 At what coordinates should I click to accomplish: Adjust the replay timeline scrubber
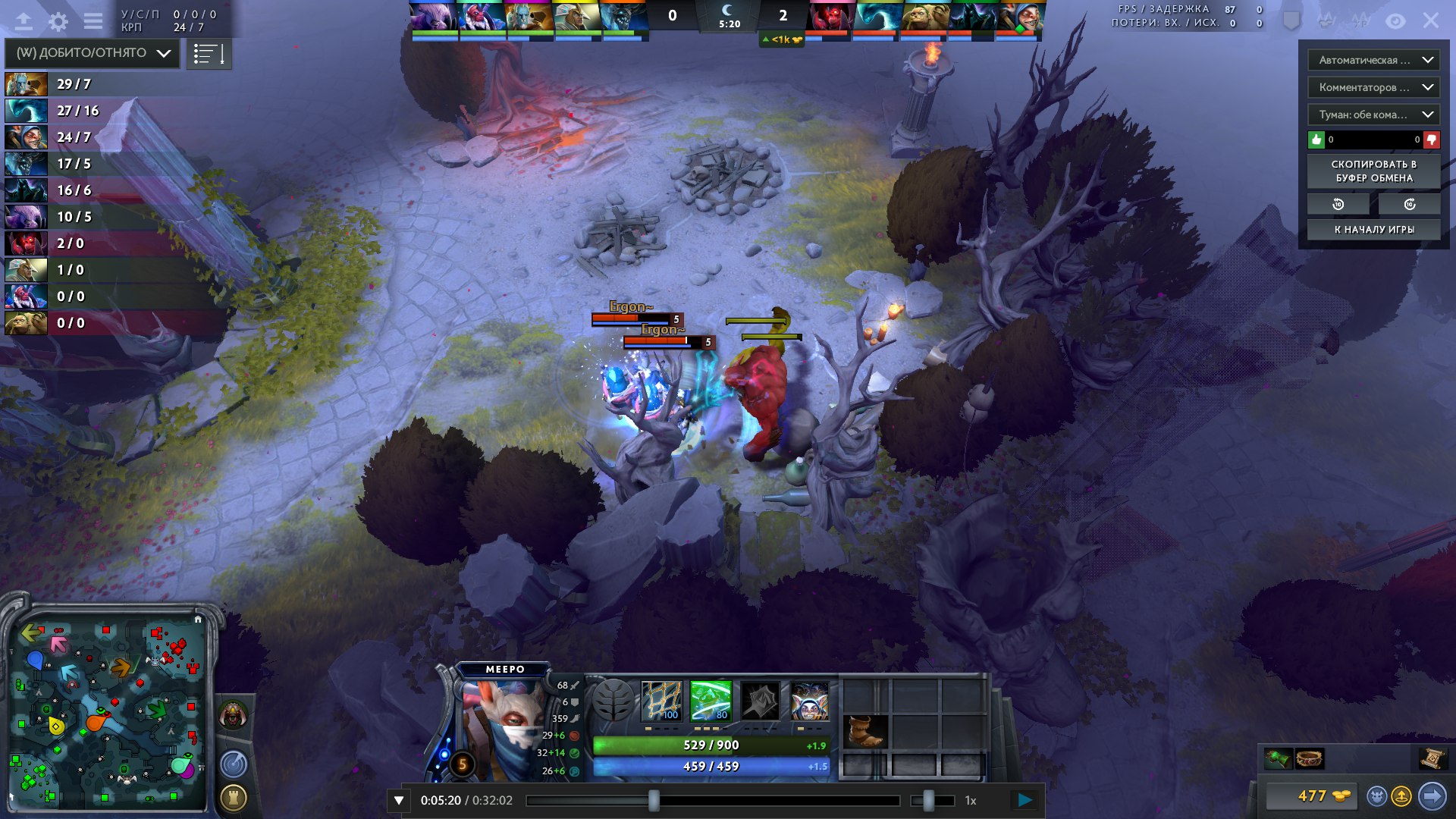pos(654,800)
